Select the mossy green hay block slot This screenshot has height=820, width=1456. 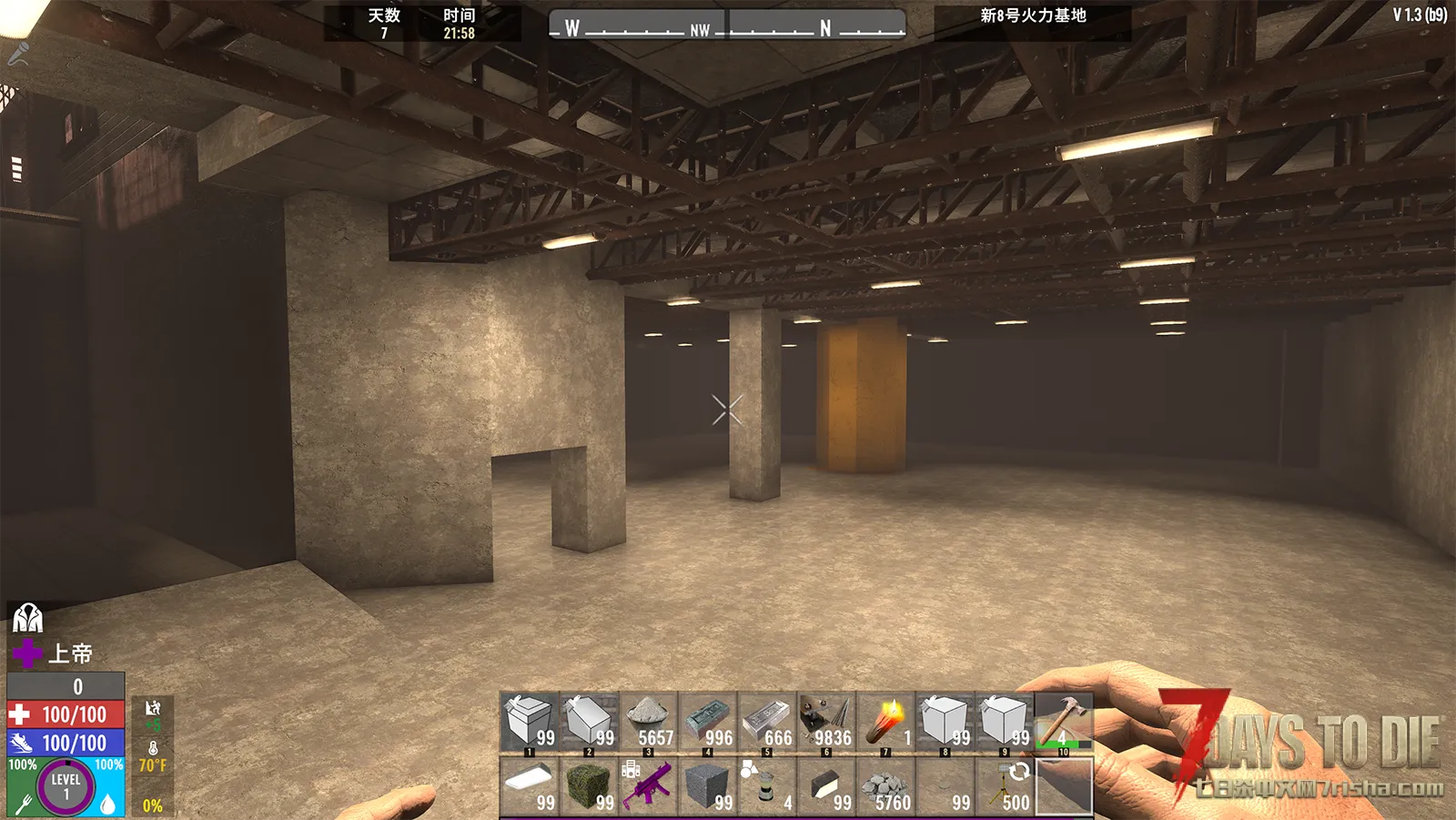pyautogui.click(x=590, y=785)
